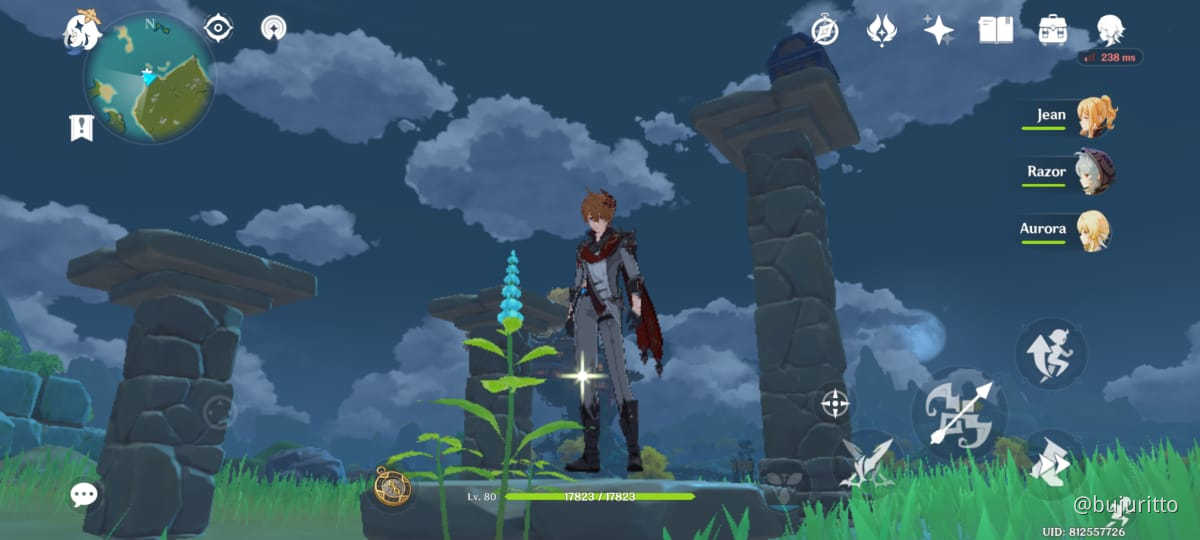The image size is (1200, 540).
Task: Use the elemental skill button
Action: (866, 463)
